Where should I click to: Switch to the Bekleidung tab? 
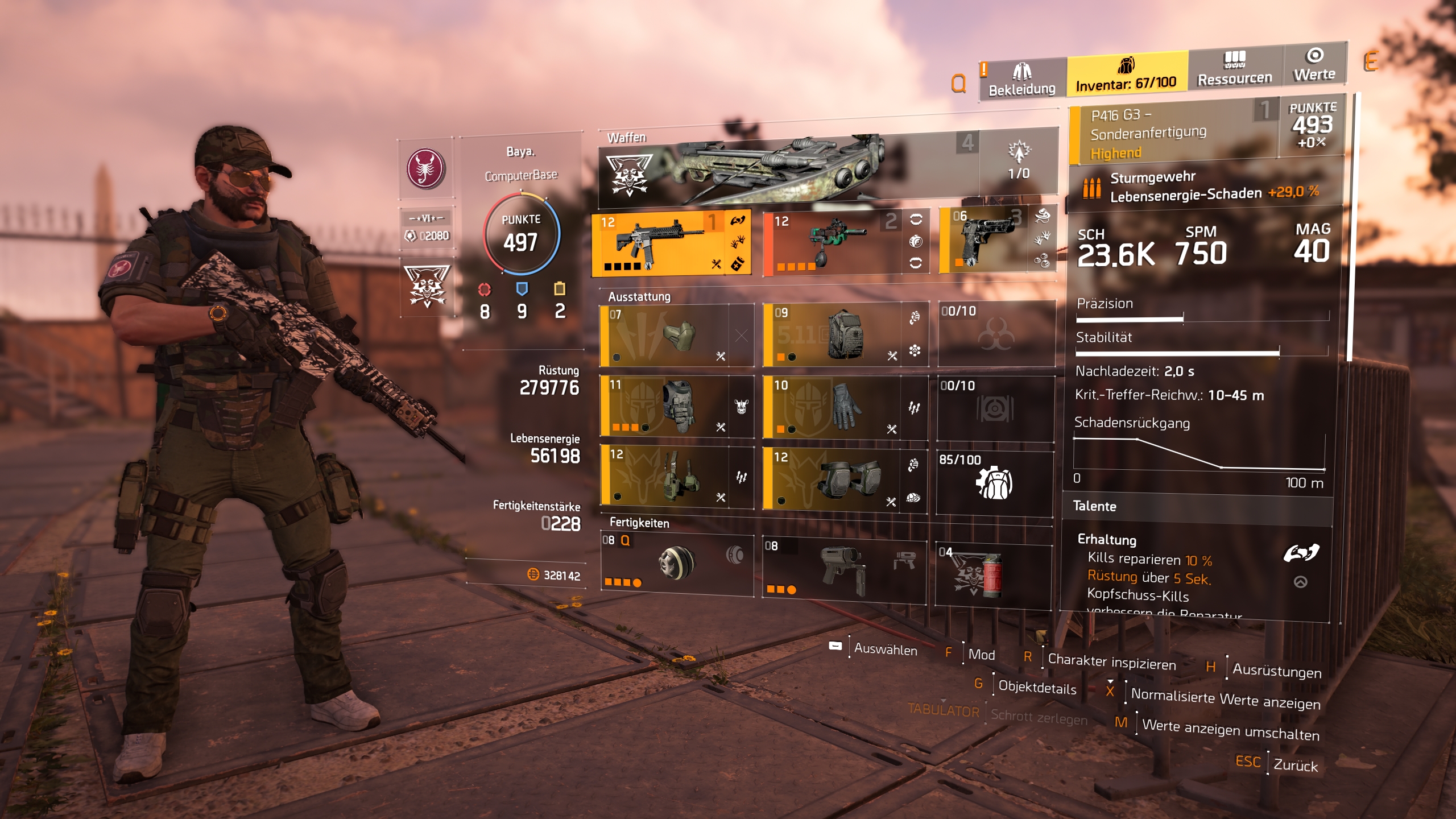[1021, 80]
